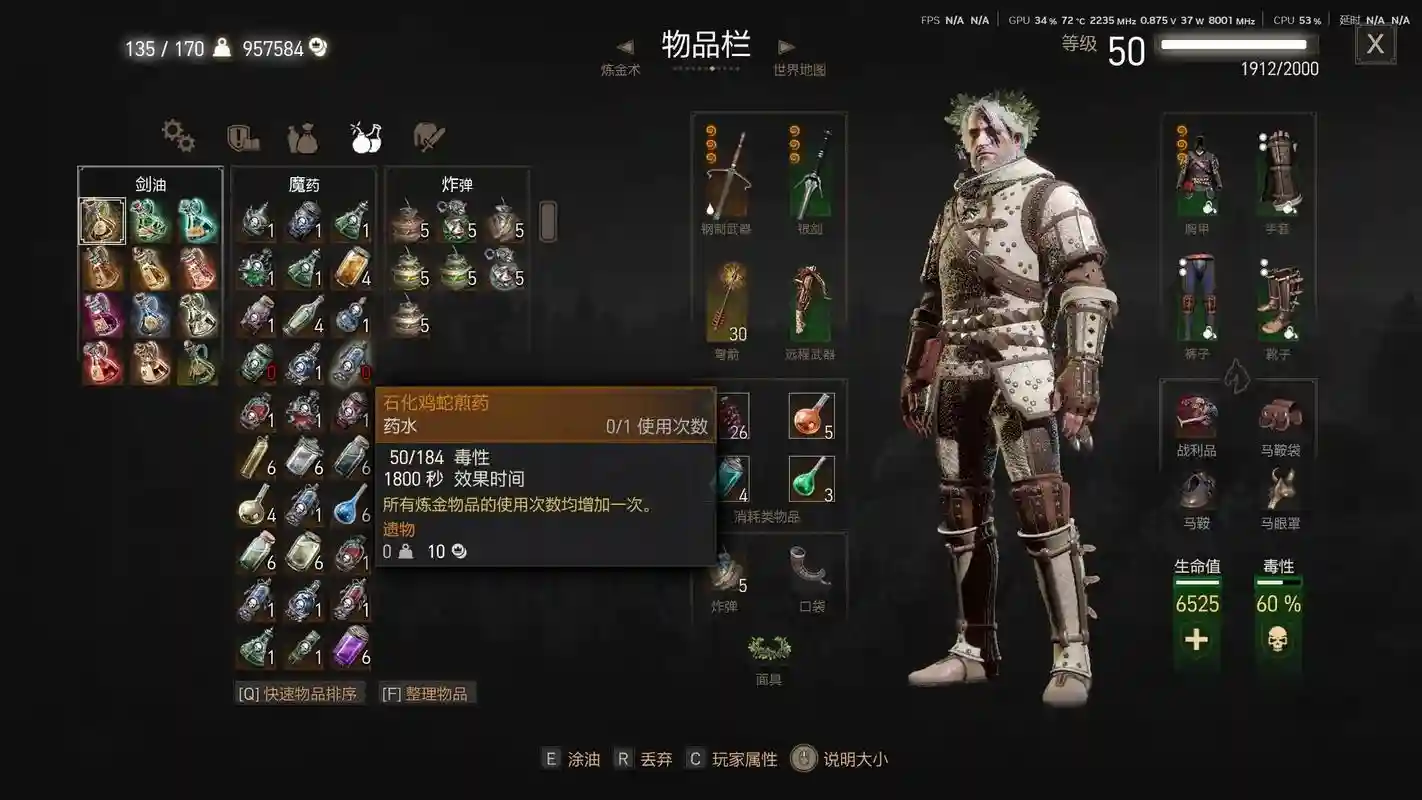
Task: Open the quest items shield tab
Action: click(x=242, y=136)
